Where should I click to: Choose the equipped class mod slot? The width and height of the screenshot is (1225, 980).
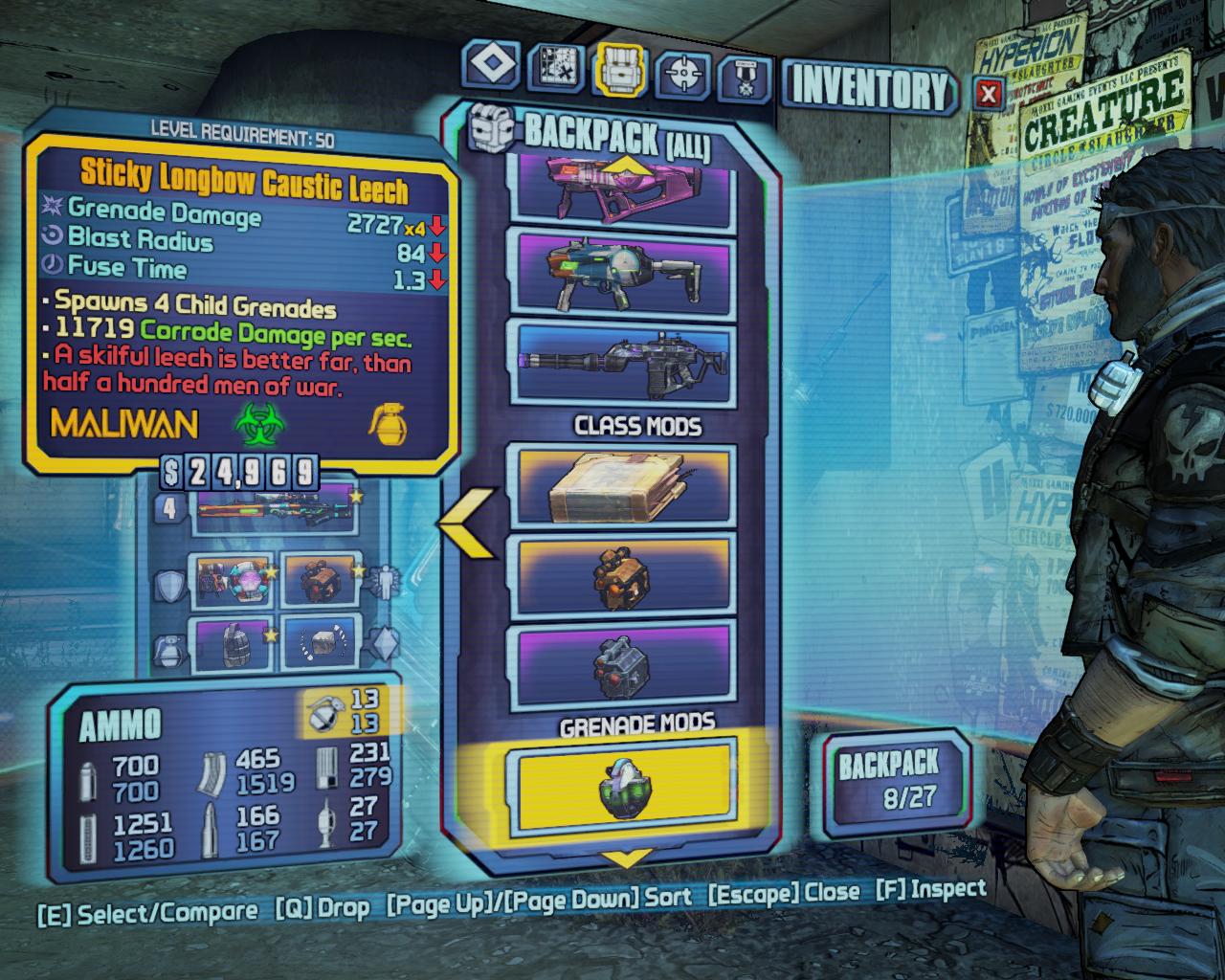[318, 579]
